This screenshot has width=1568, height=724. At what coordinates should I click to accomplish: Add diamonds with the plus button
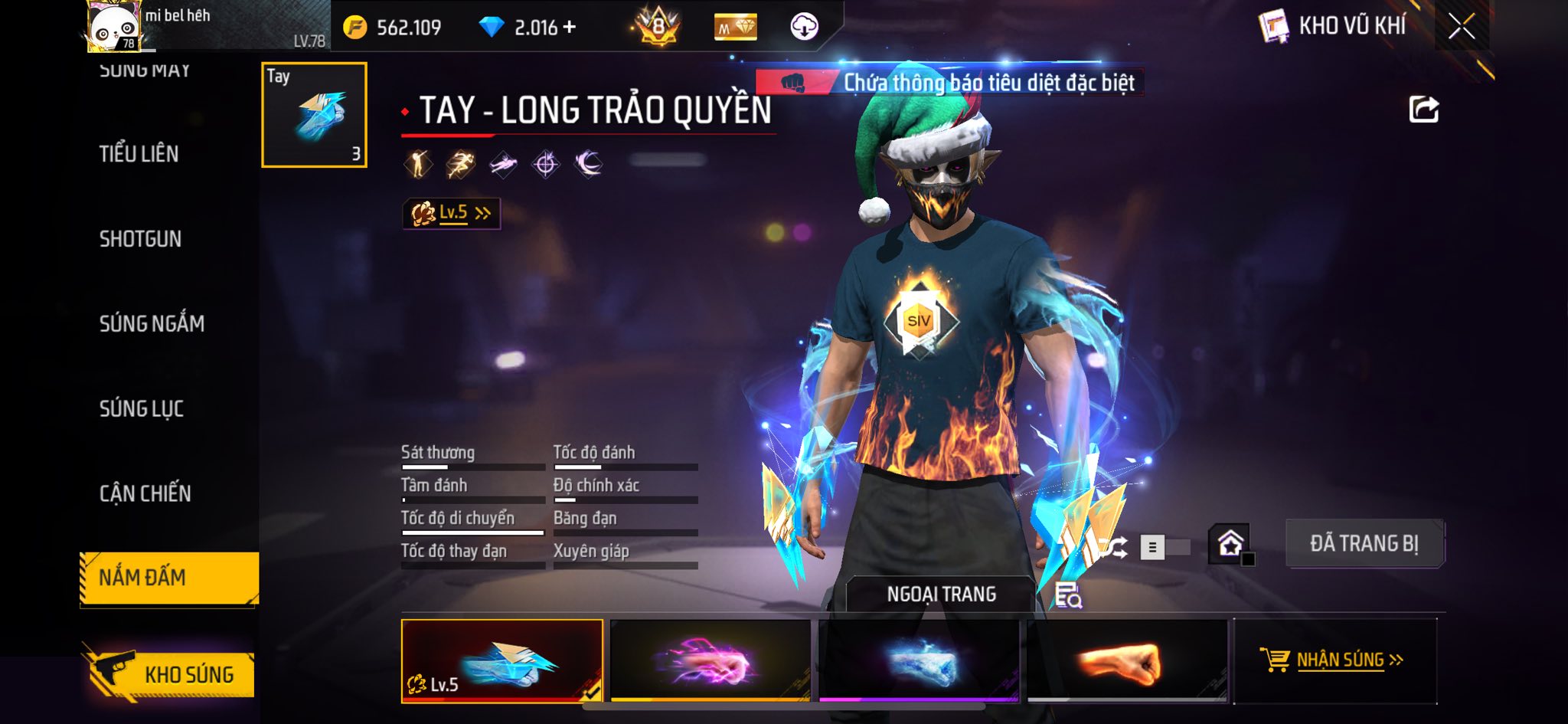[x=569, y=28]
